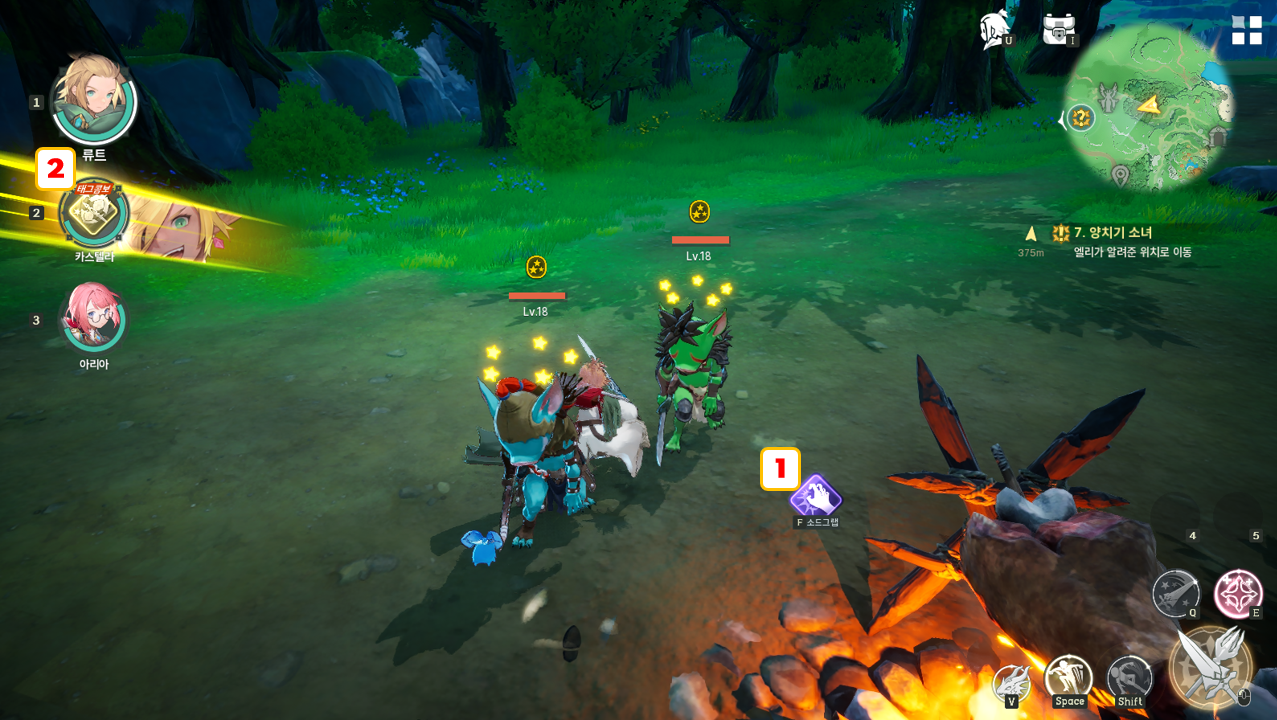Switch to party member 류트
This screenshot has height=720, width=1277.
94,101
